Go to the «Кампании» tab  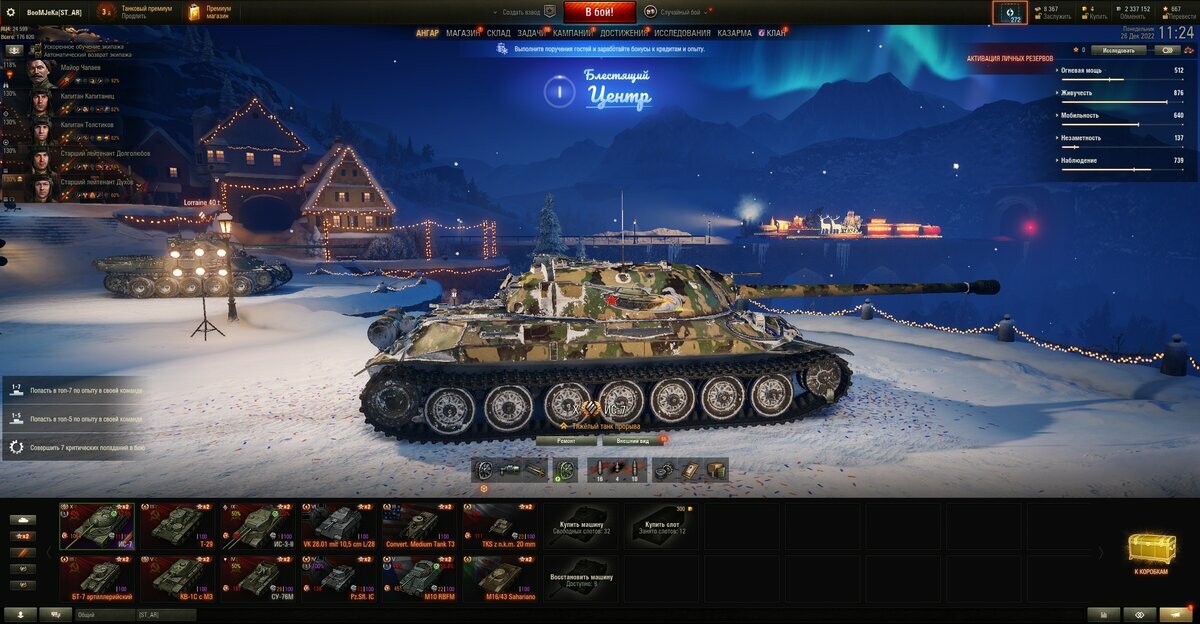click(x=571, y=33)
